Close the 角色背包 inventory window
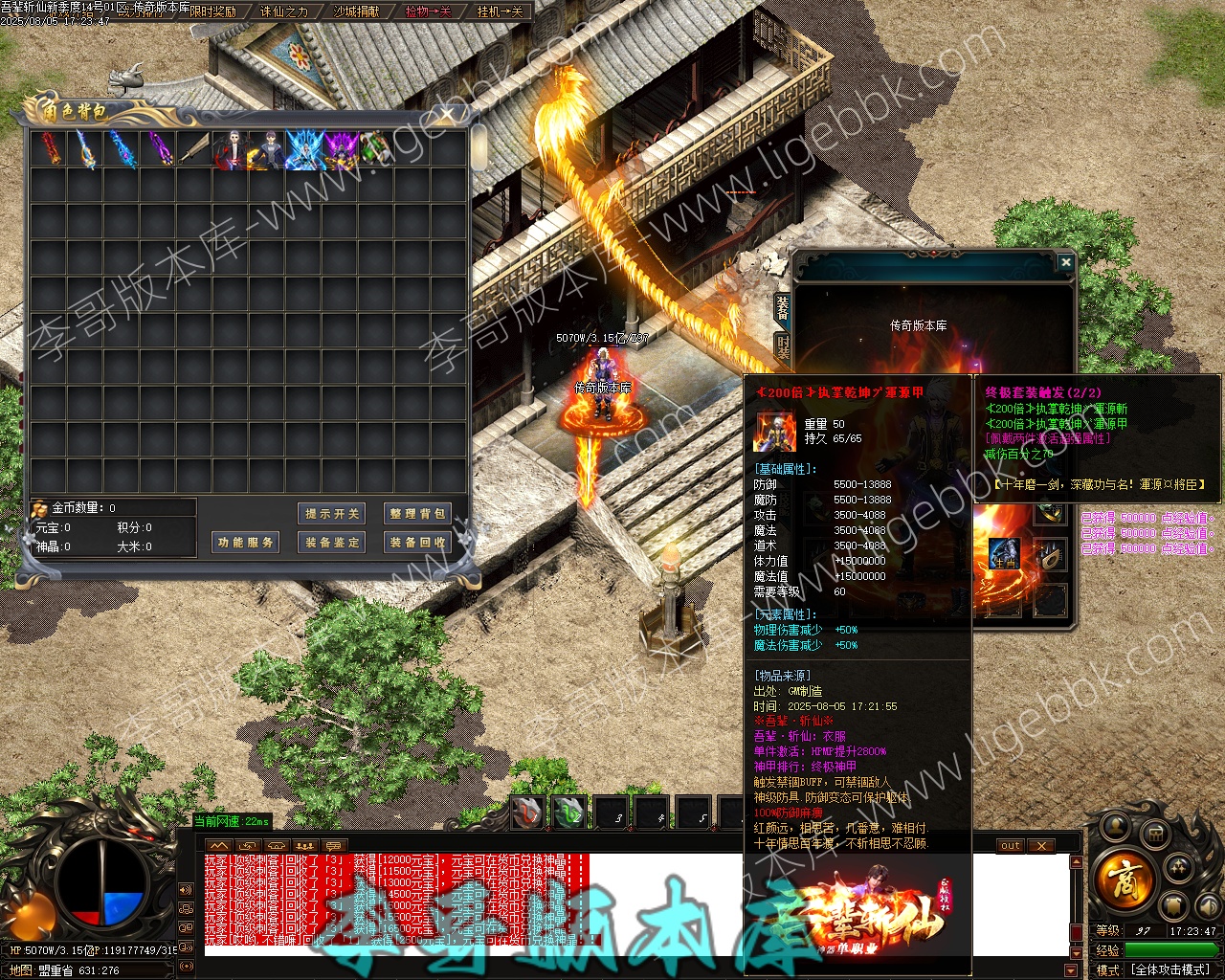Screen dimensions: 1225x980 (446, 117)
